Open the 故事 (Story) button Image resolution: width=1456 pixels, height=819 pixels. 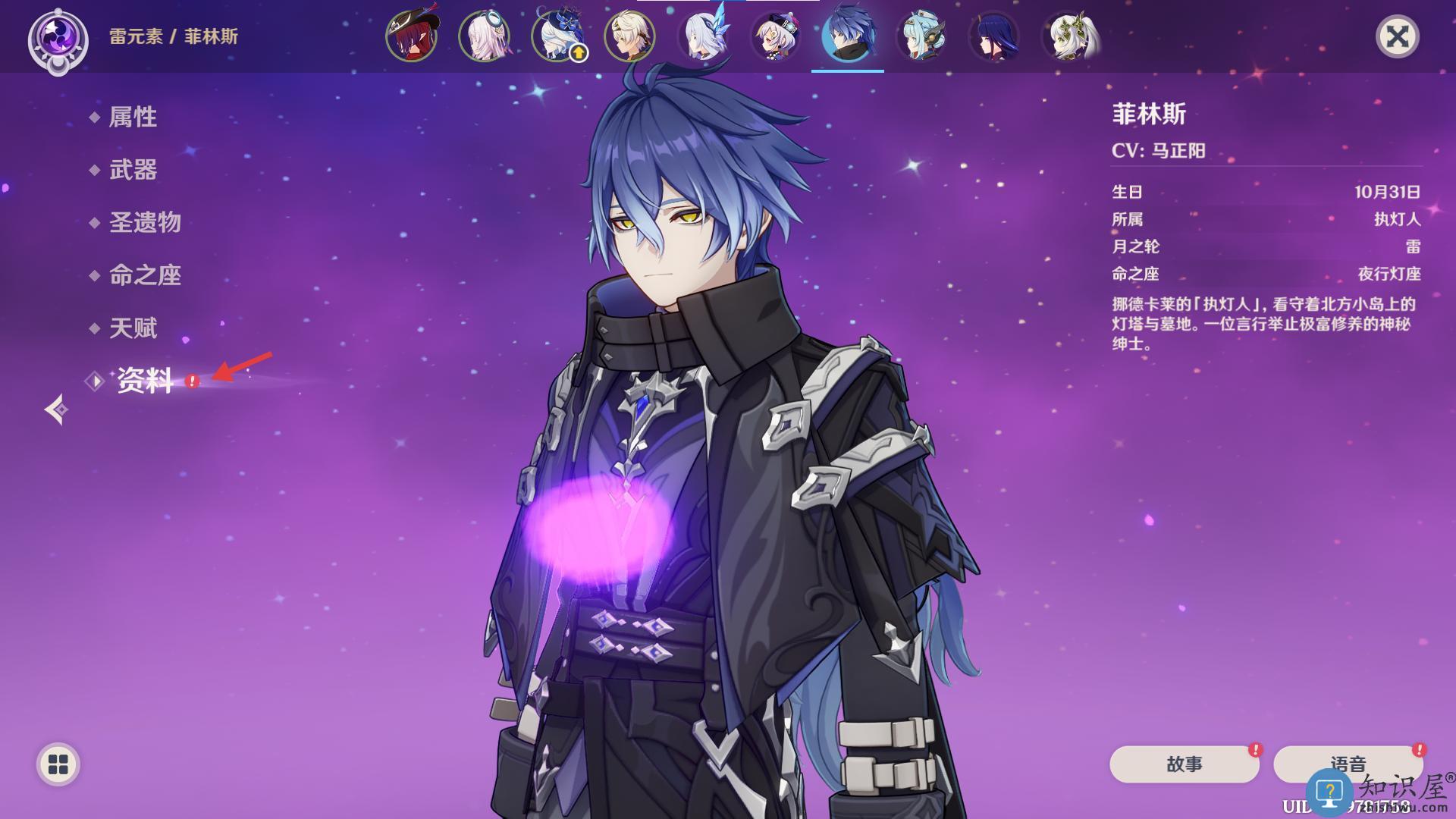coord(1184,764)
